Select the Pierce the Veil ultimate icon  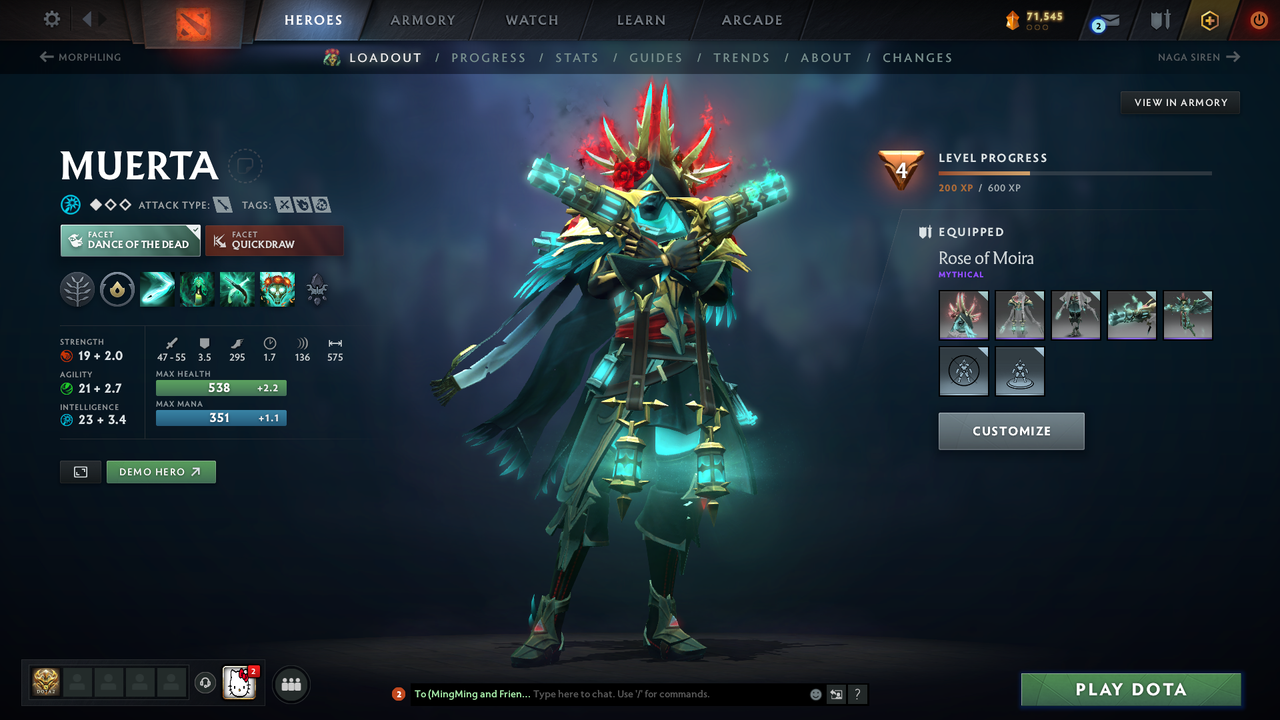tap(277, 289)
